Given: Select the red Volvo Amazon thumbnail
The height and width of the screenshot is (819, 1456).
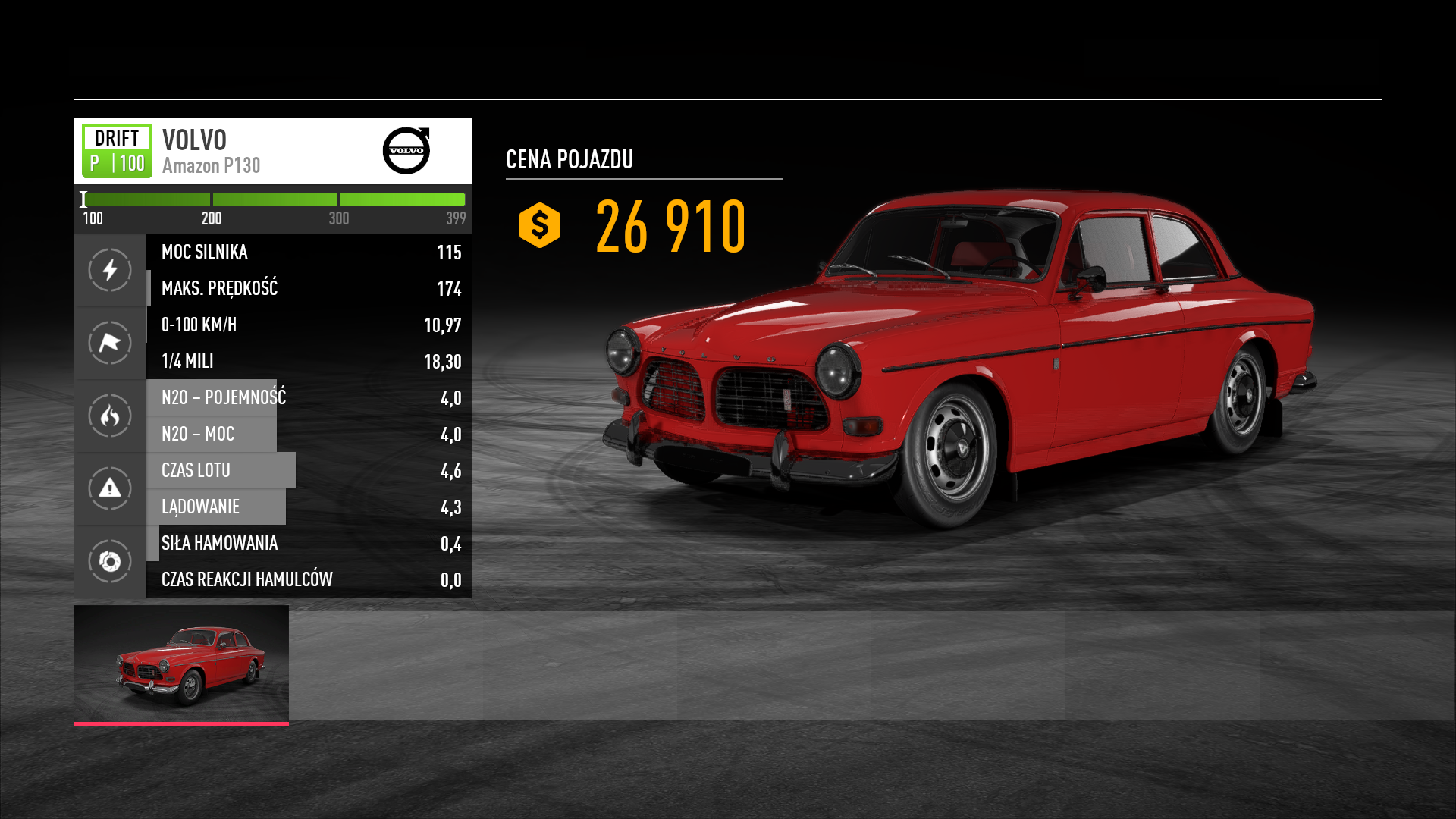Looking at the screenshot, I should (181, 664).
